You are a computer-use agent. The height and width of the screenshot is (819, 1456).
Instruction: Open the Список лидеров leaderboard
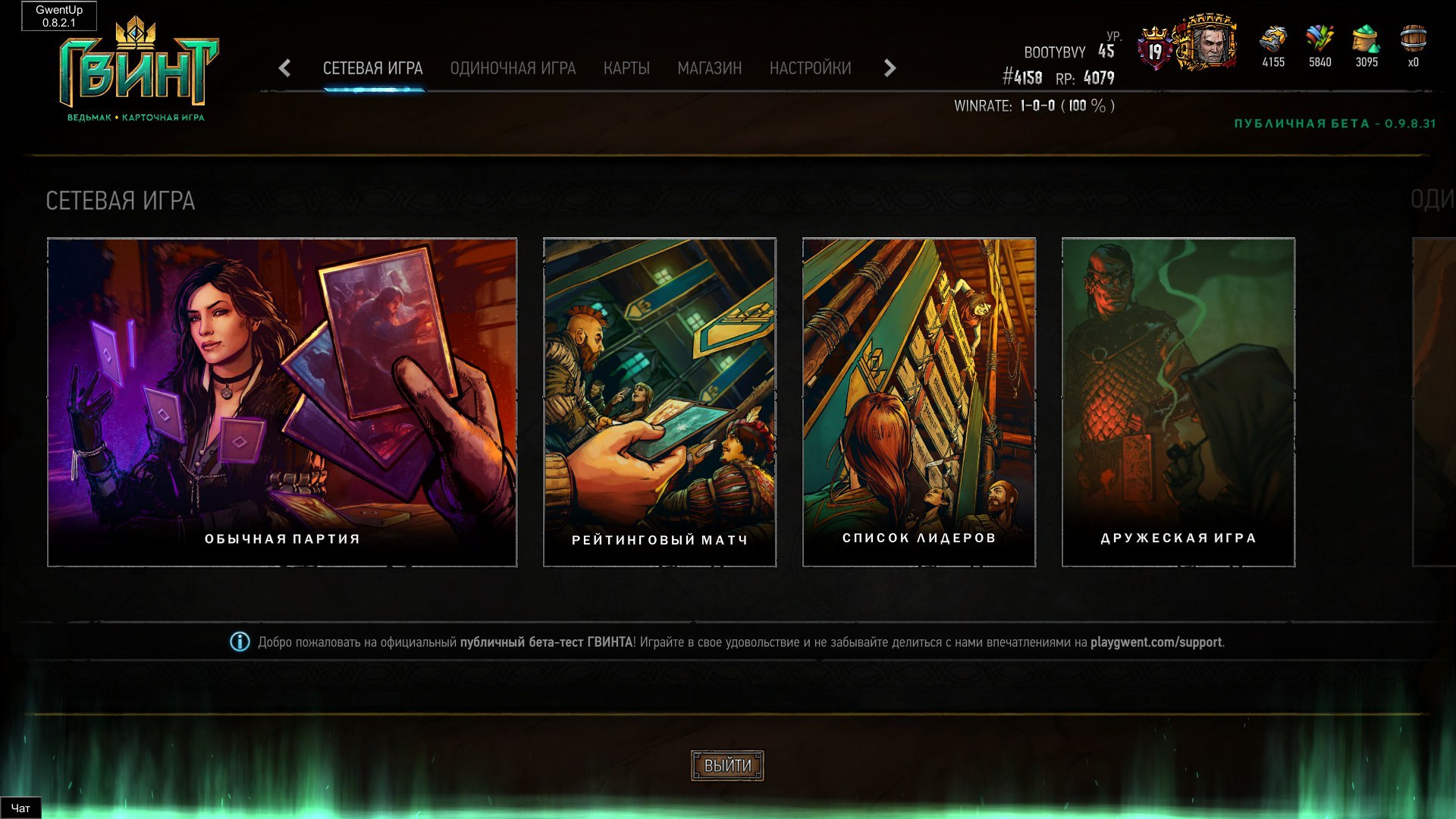click(919, 402)
